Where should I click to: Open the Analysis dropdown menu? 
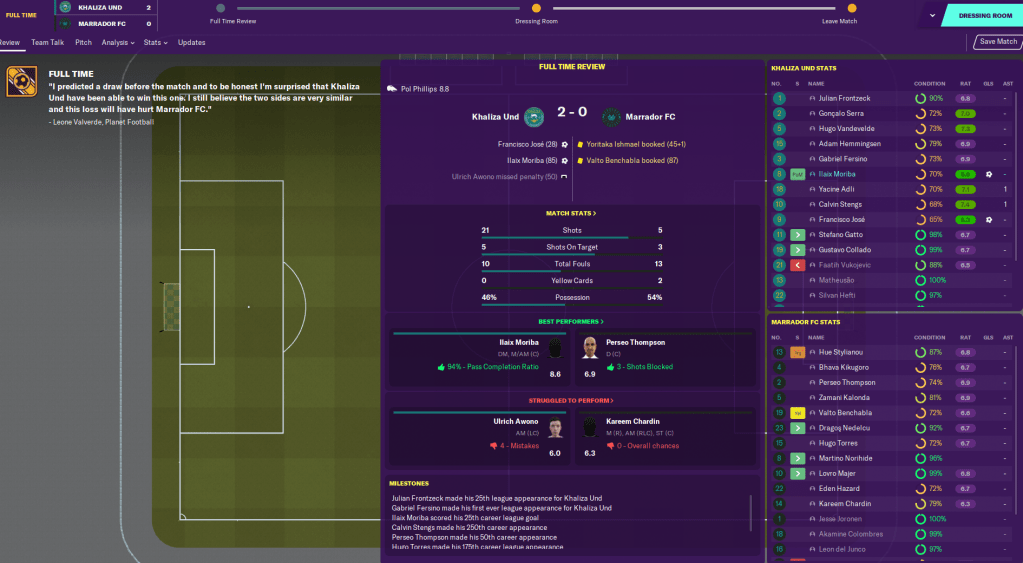pyautogui.click(x=118, y=43)
